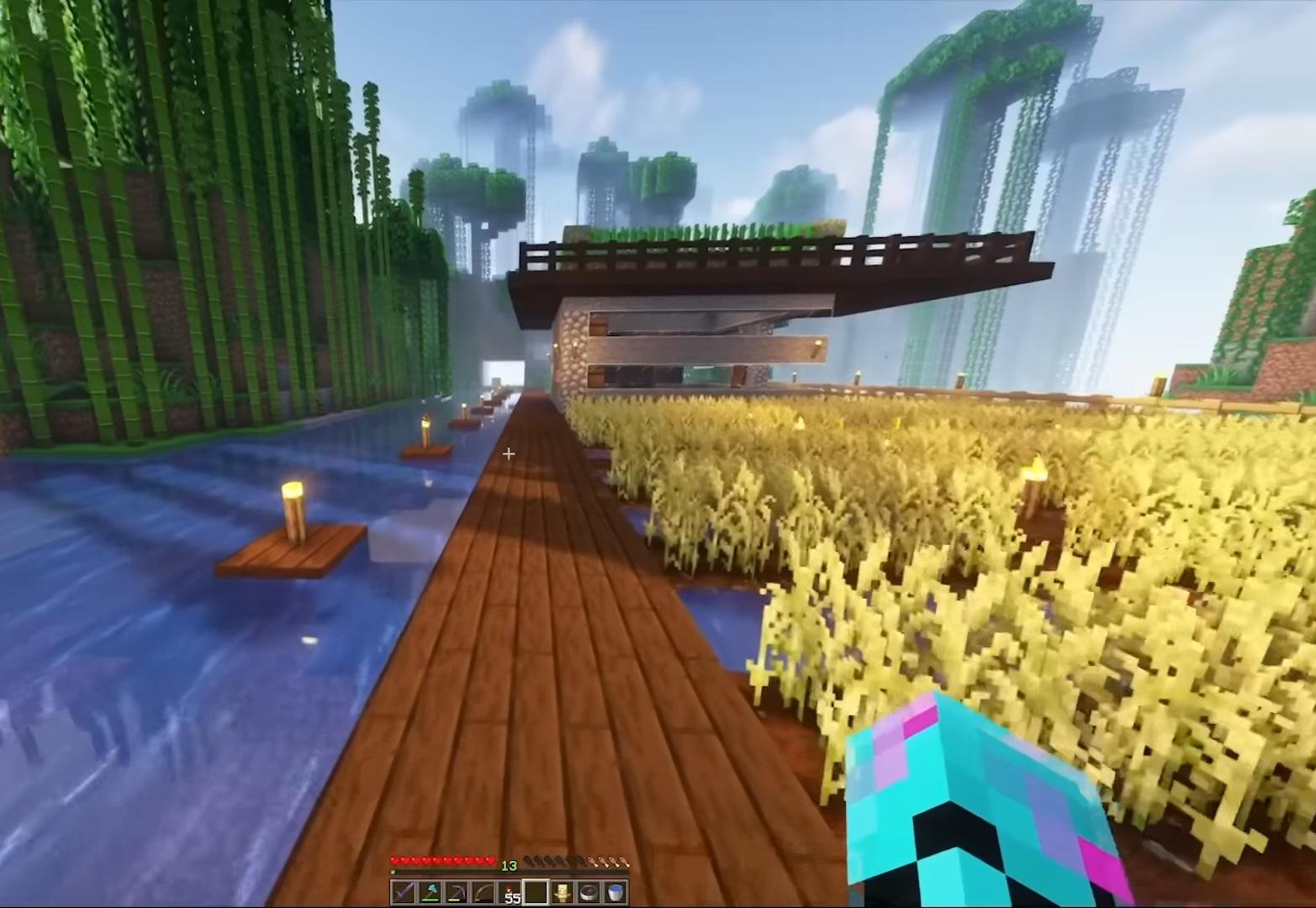The height and width of the screenshot is (908, 1316).
Task: Click the currently selected empty hotbar slot
Action: (x=535, y=891)
